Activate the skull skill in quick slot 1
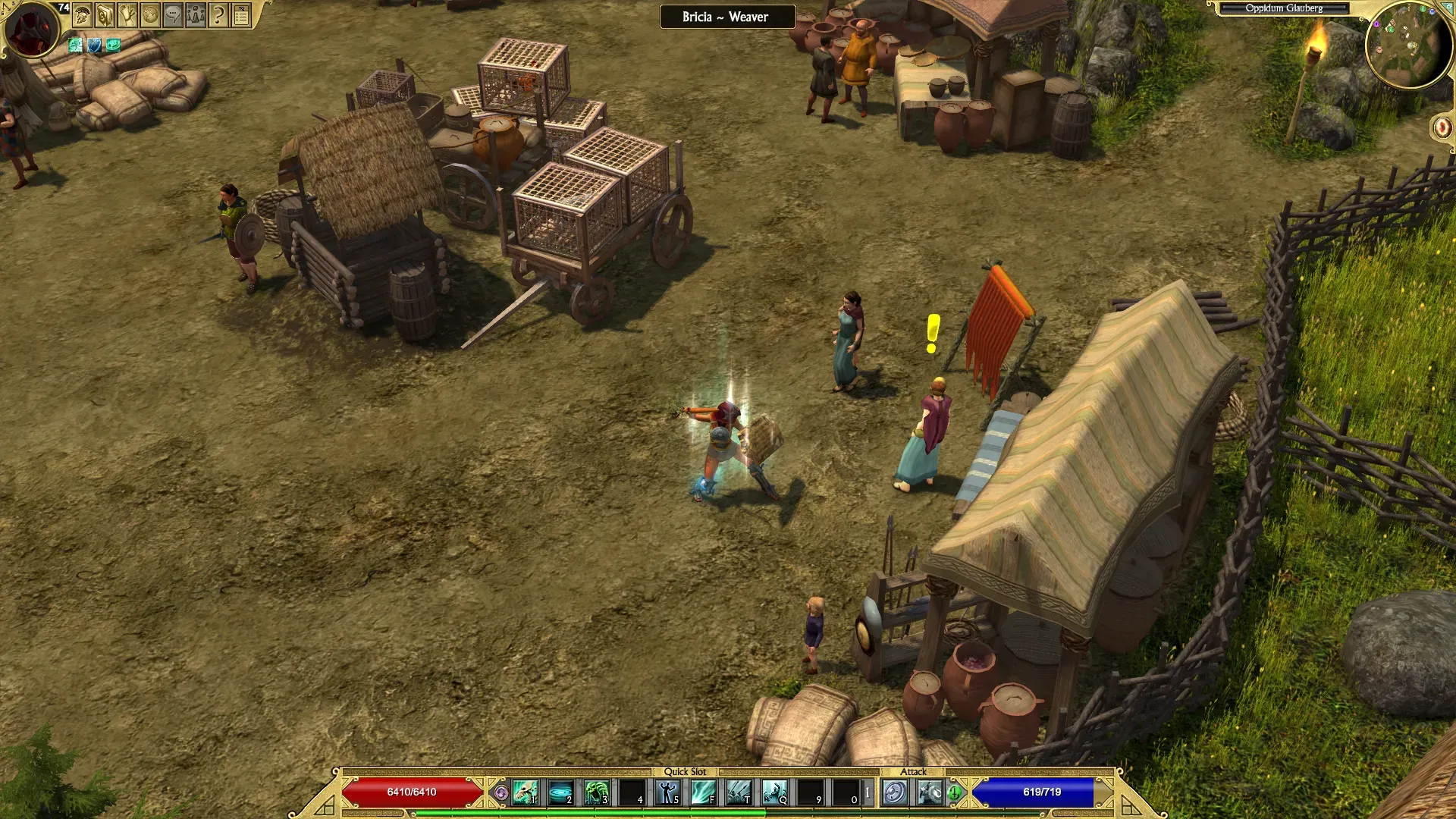1456x819 pixels. coord(525,792)
